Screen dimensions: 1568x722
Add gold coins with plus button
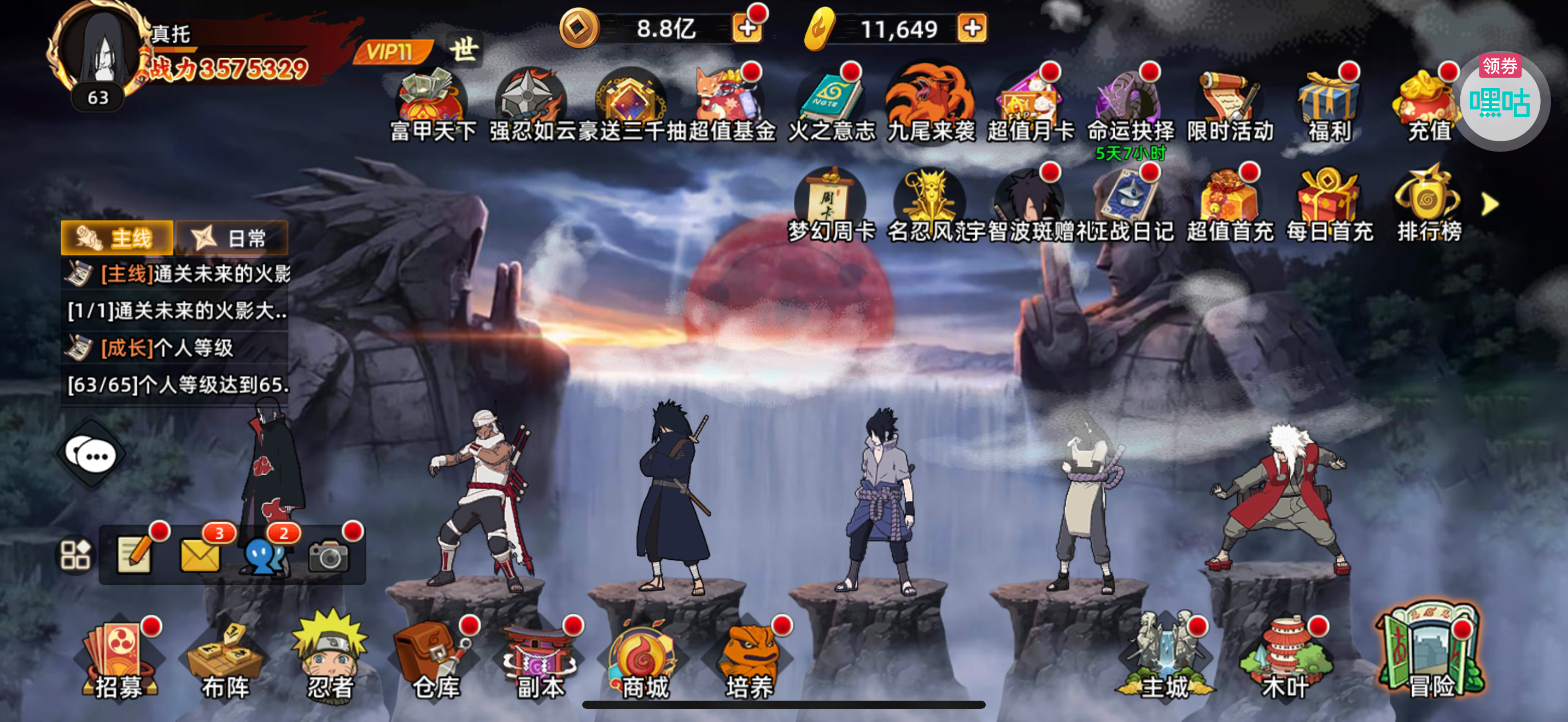[x=747, y=28]
